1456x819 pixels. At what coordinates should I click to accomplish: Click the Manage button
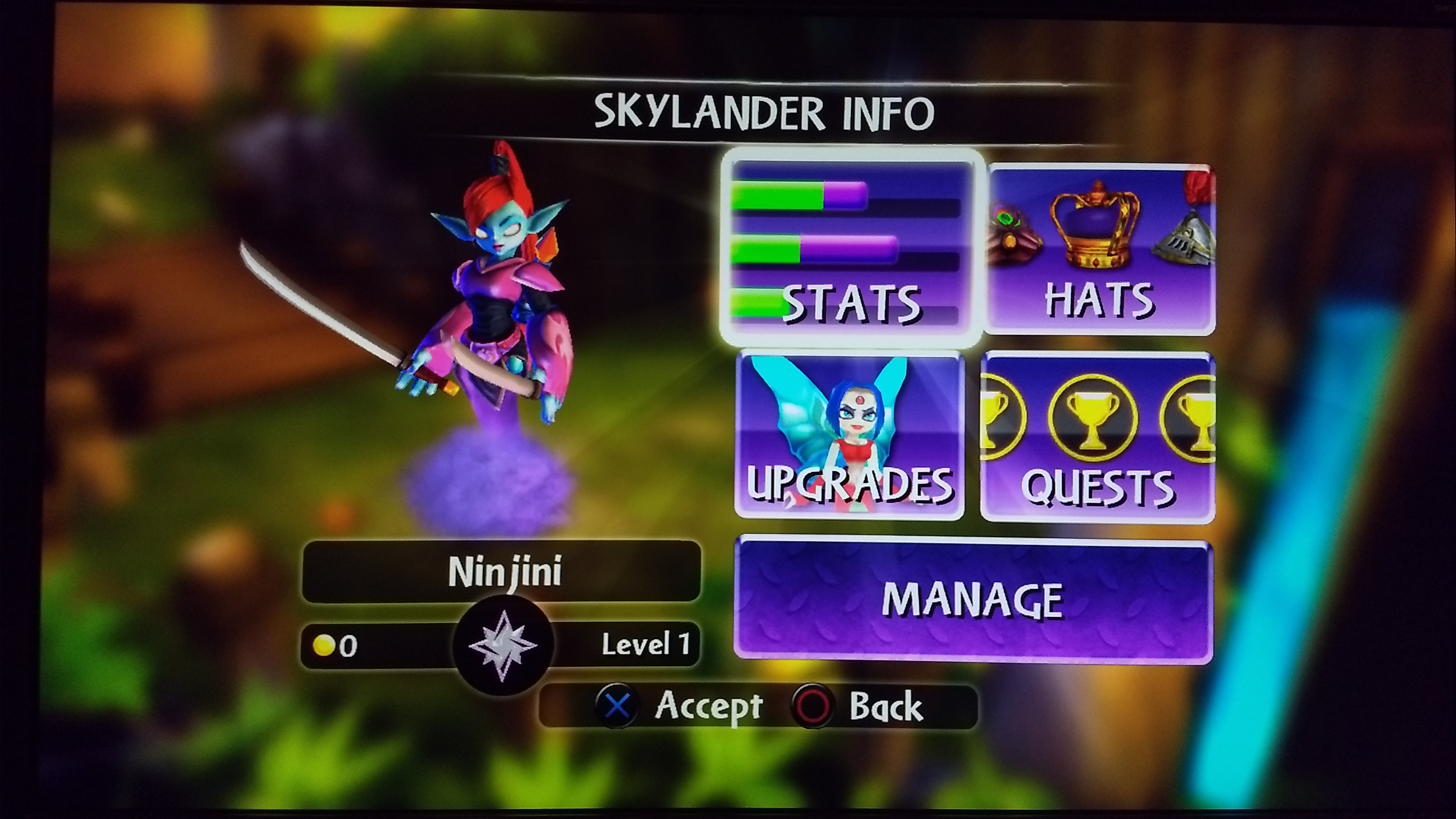(973, 600)
